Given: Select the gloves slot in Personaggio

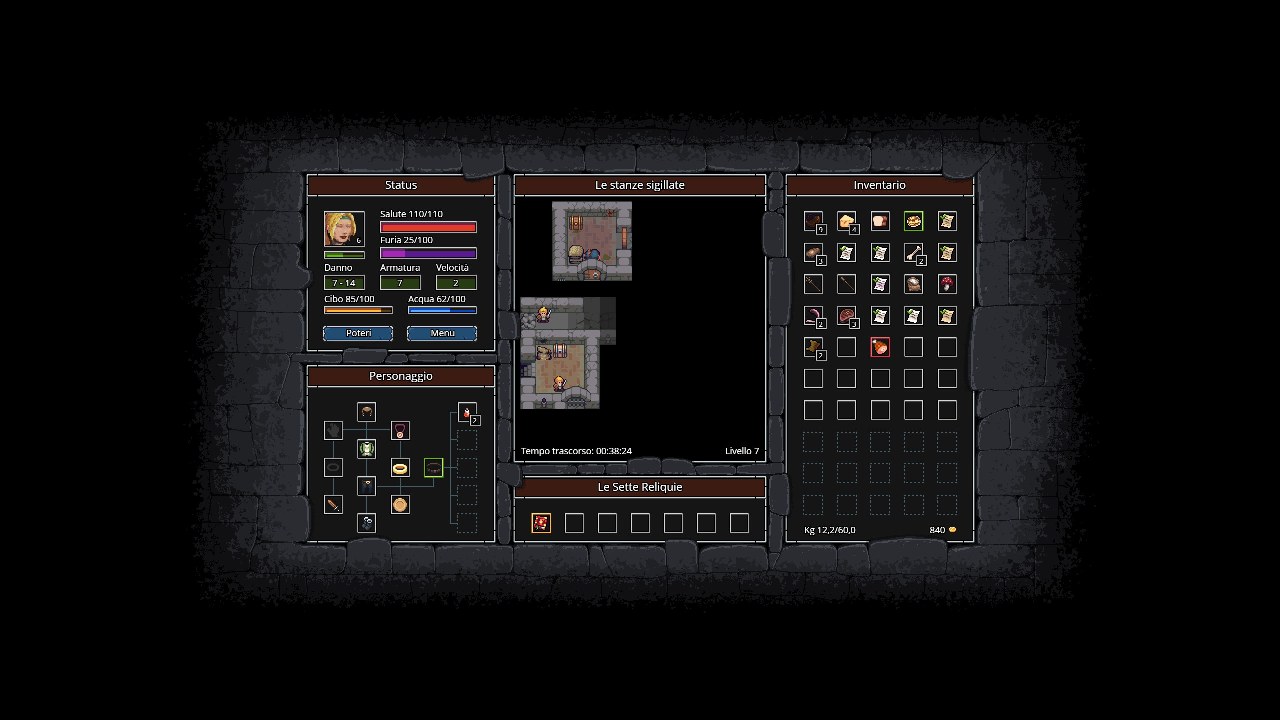Looking at the screenshot, I should click(333, 430).
